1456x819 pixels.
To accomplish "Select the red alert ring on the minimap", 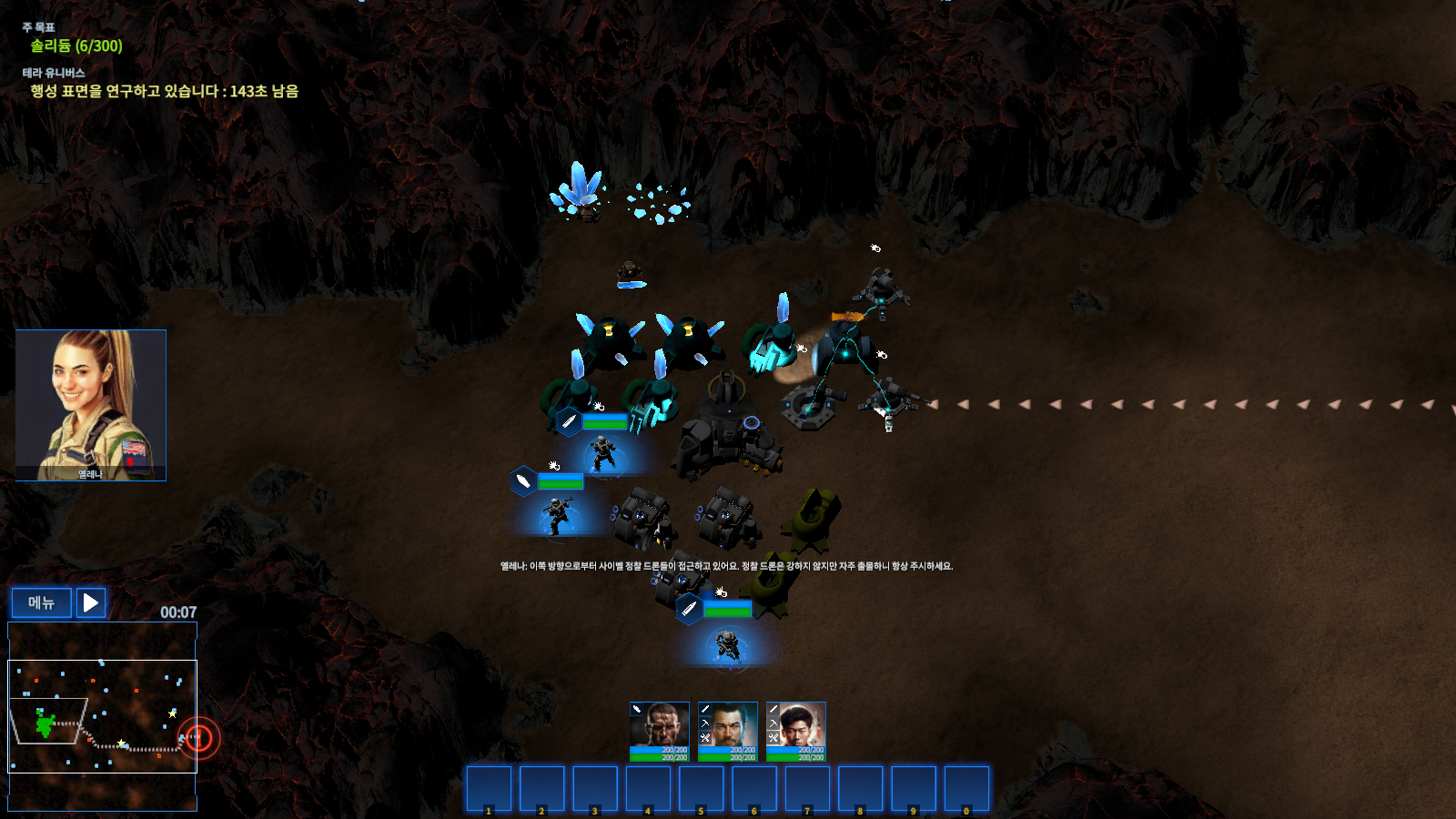I will (x=198, y=737).
